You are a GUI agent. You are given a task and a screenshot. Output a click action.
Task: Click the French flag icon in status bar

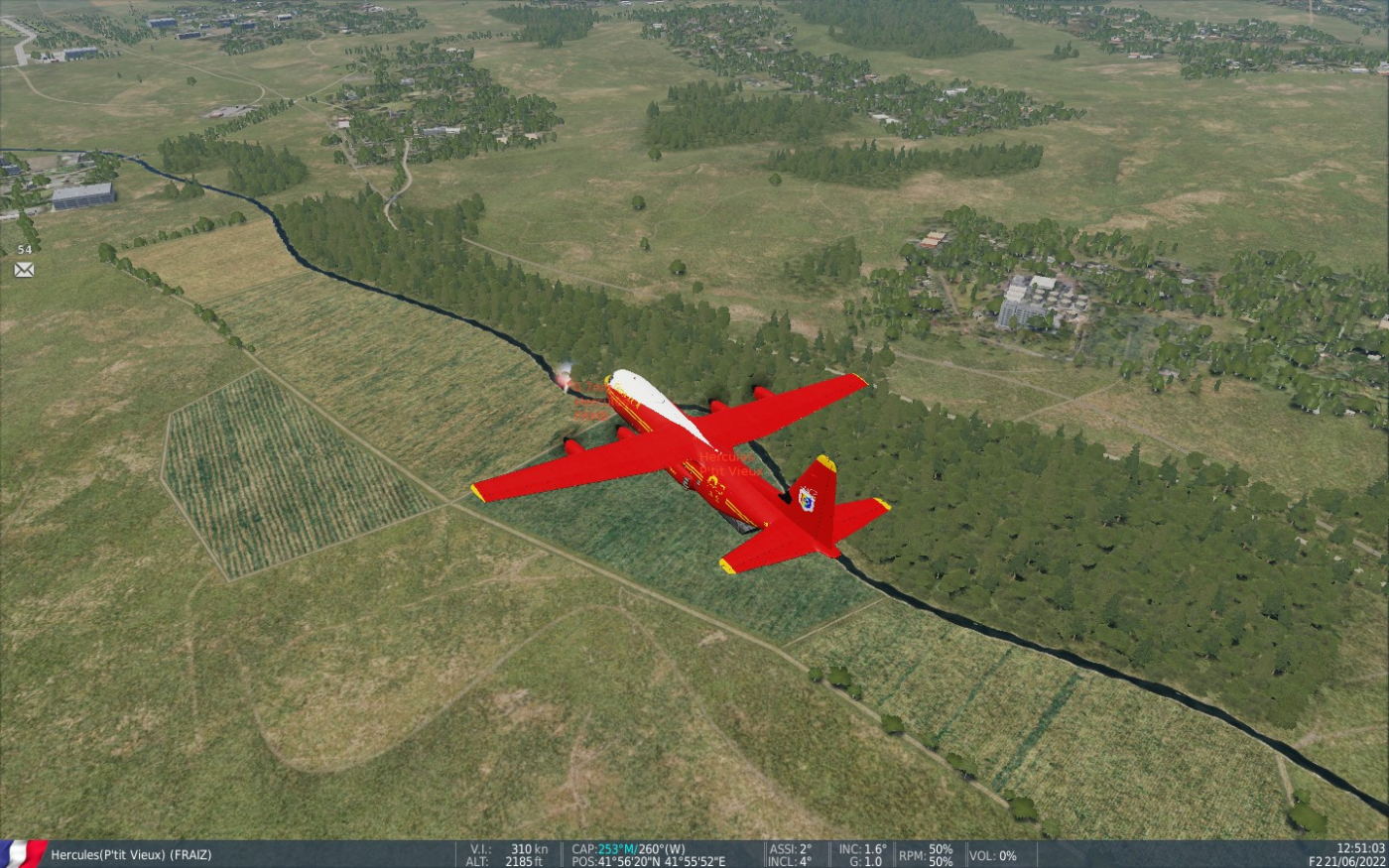click(22, 854)
